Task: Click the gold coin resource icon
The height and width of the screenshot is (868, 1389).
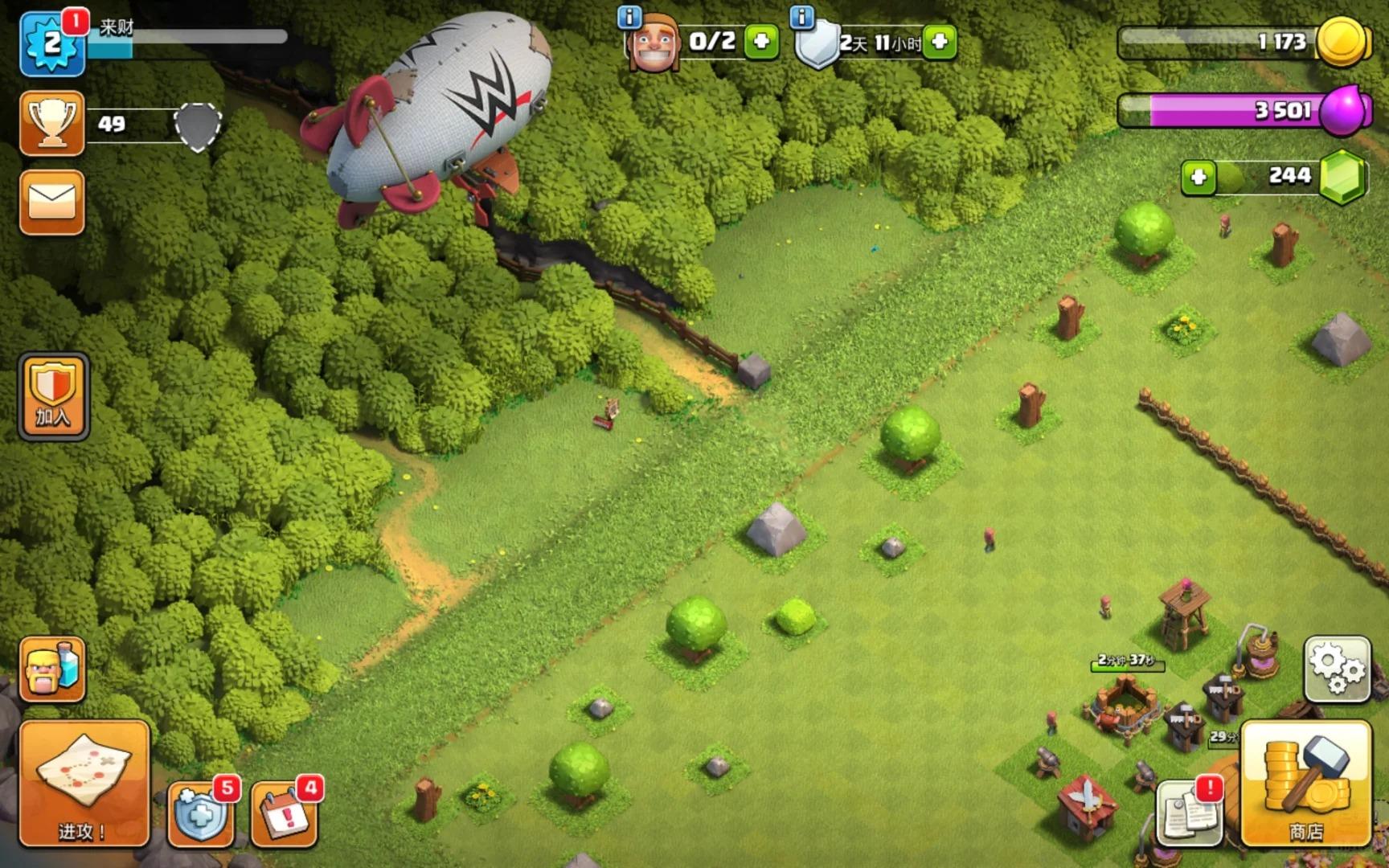Action: pos(1341,42)
